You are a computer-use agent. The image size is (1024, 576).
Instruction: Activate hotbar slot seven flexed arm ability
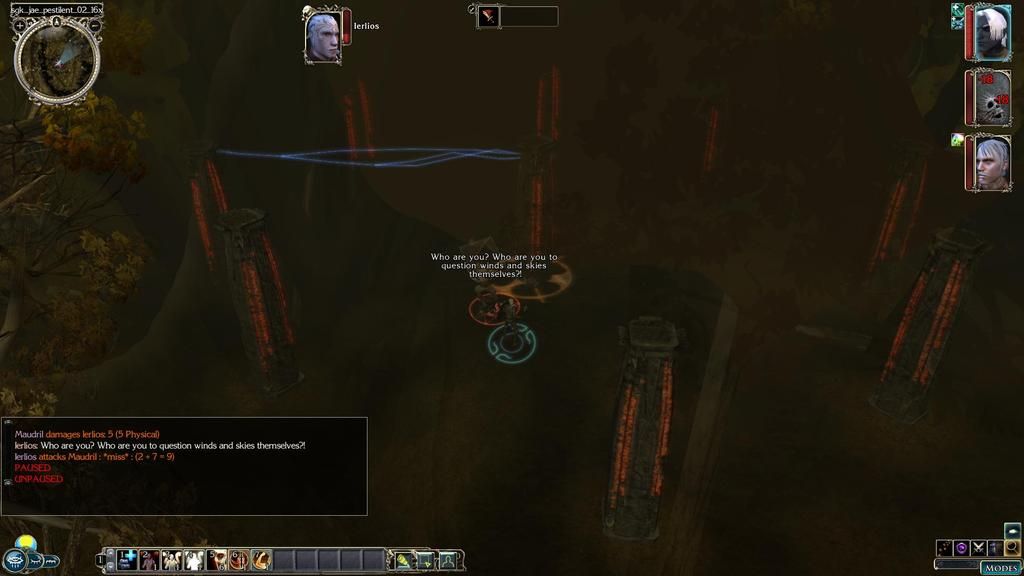(261, 560)
